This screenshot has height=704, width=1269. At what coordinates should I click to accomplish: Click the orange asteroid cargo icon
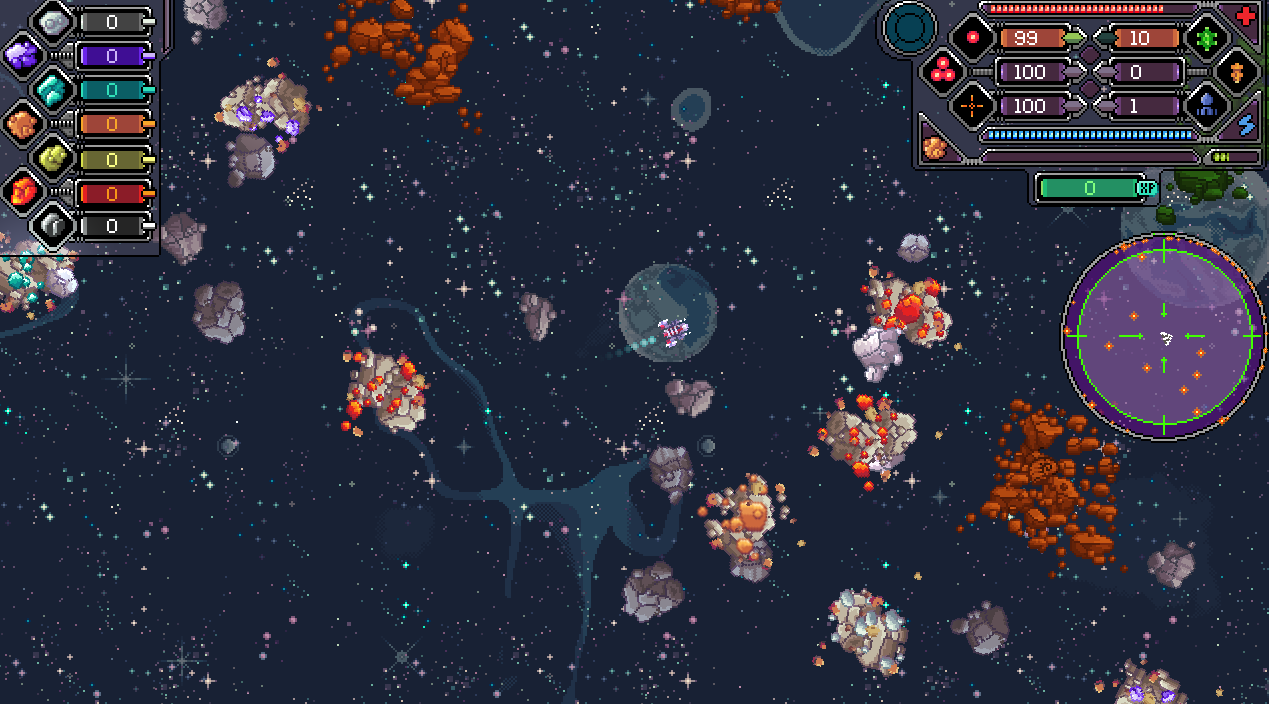935,148
